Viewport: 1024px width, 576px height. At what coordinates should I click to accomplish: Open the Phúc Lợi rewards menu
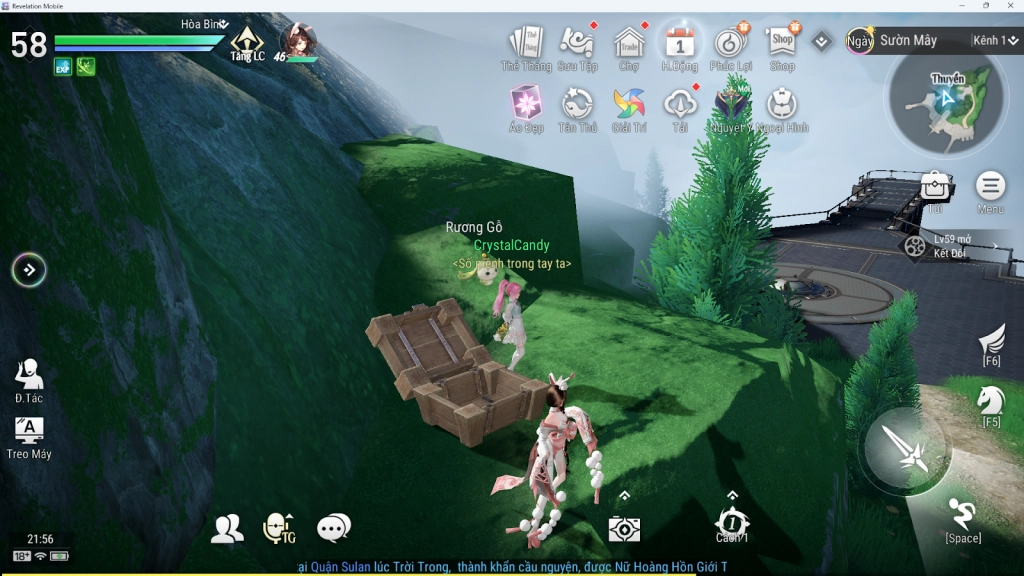tap(731, 43)
